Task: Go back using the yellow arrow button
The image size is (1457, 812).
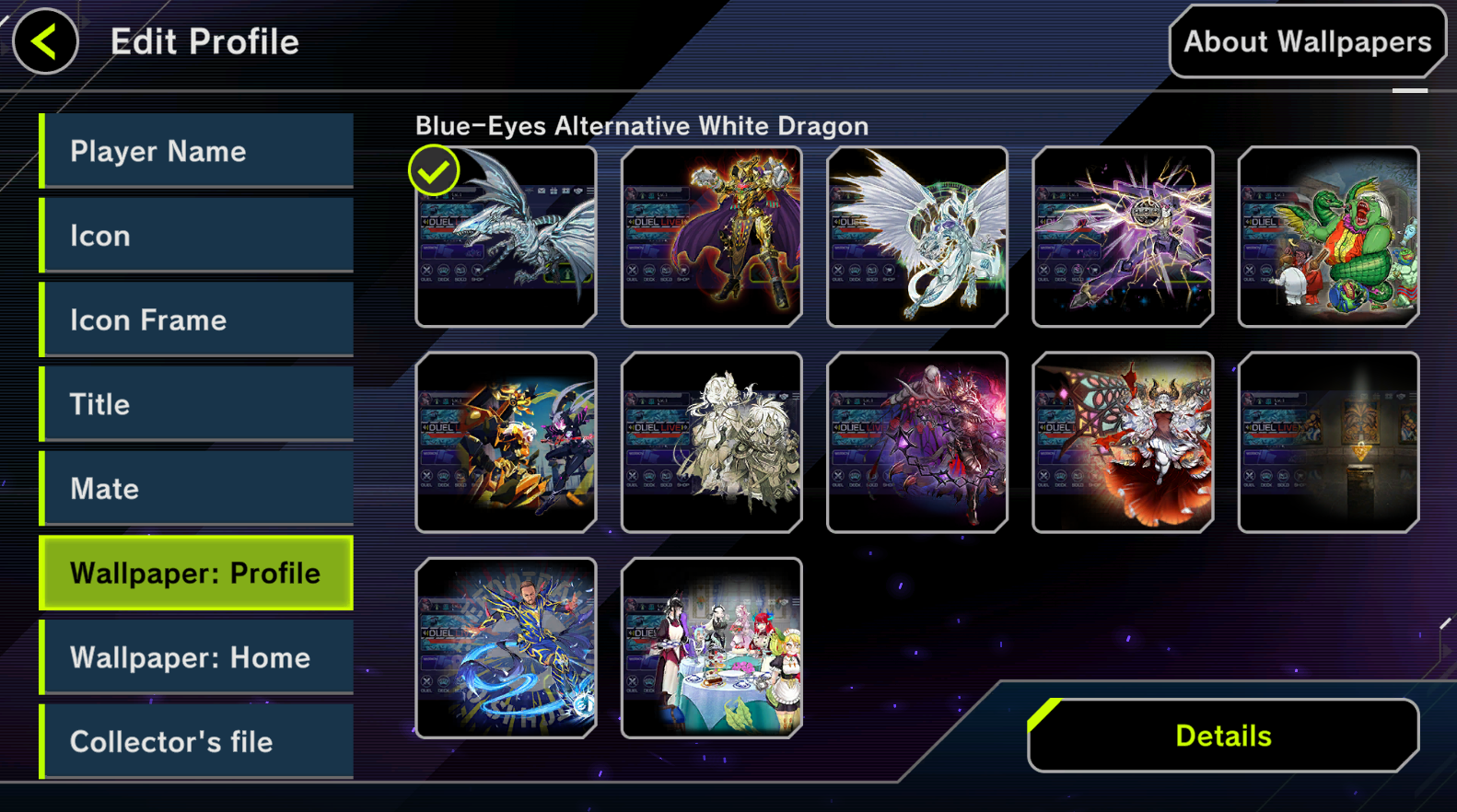Action: (45, 41)
